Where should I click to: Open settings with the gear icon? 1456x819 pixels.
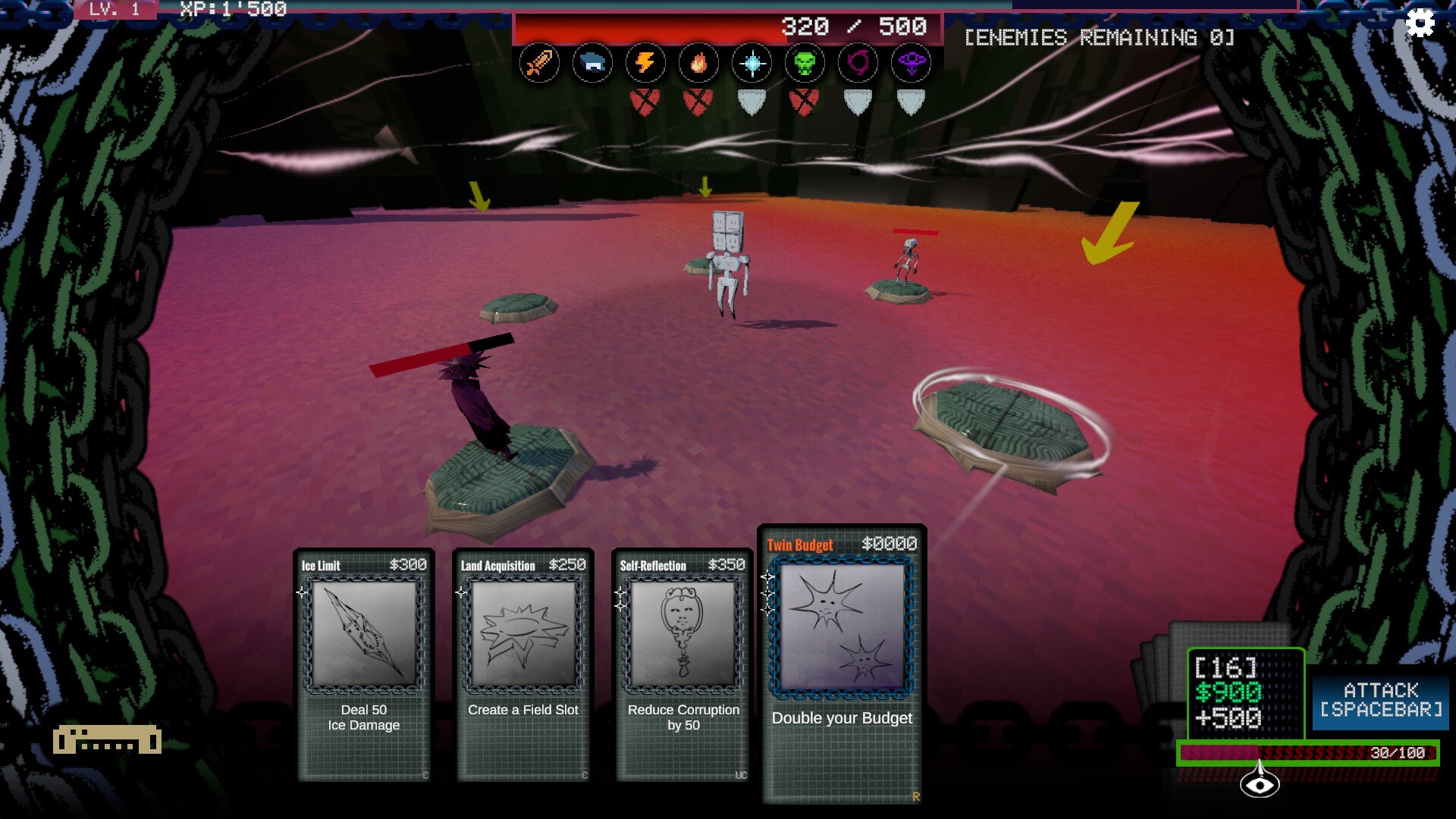(1420, 24)
